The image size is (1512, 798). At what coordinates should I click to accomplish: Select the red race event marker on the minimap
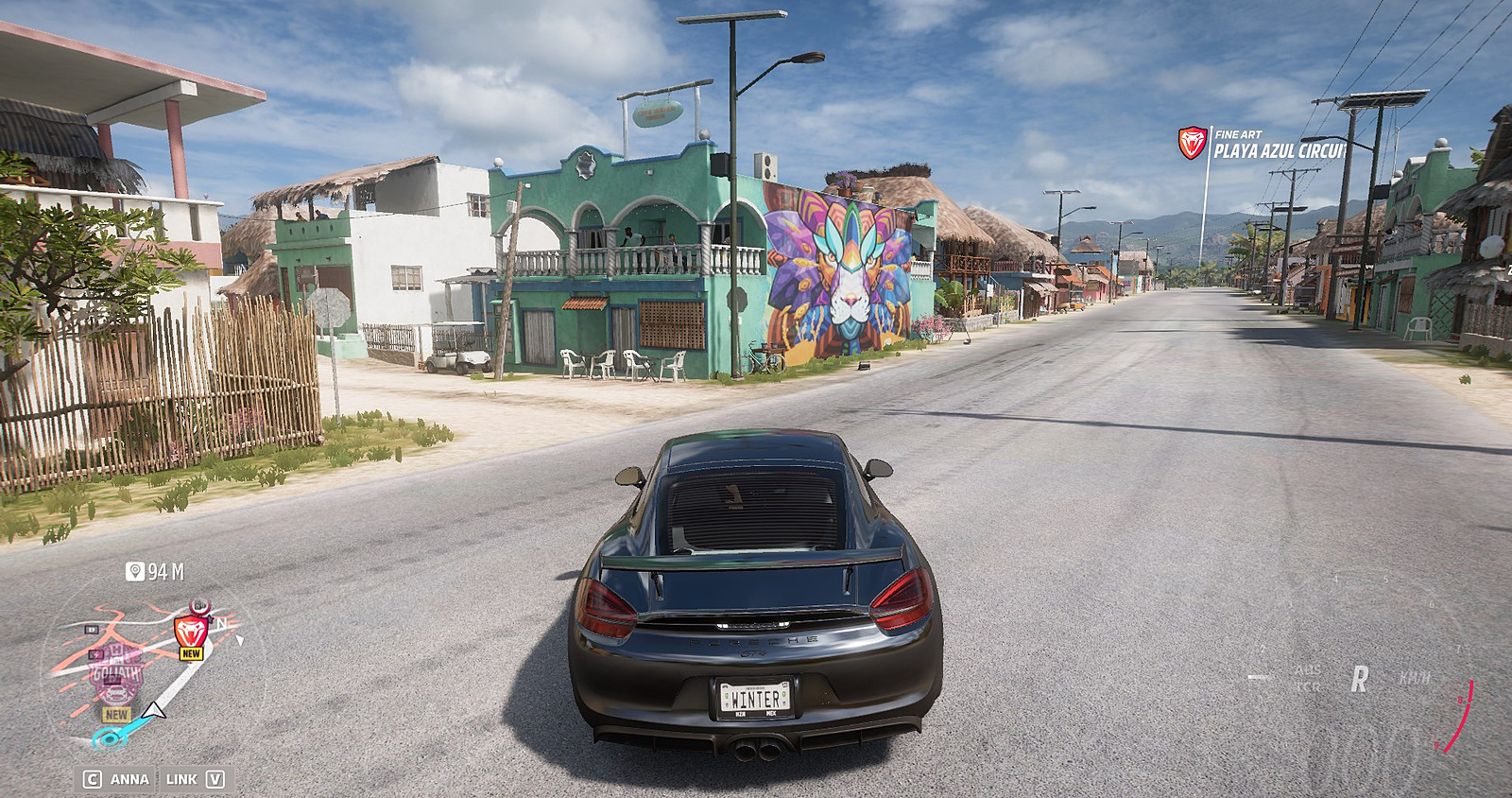click(191, 631)
